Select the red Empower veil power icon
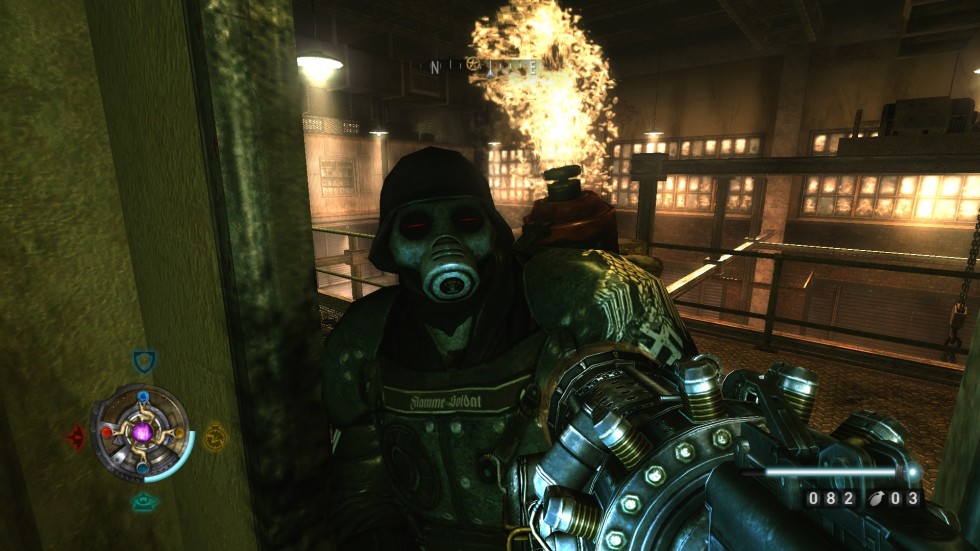 [76, 437]
